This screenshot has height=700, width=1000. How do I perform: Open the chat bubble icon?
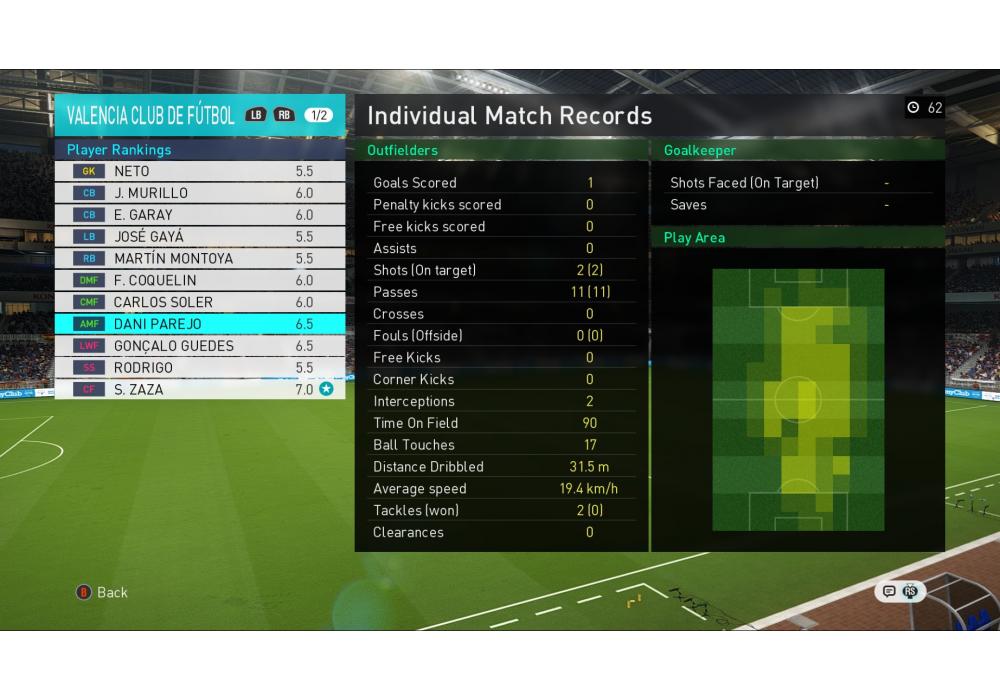click(x=889, y=591)
